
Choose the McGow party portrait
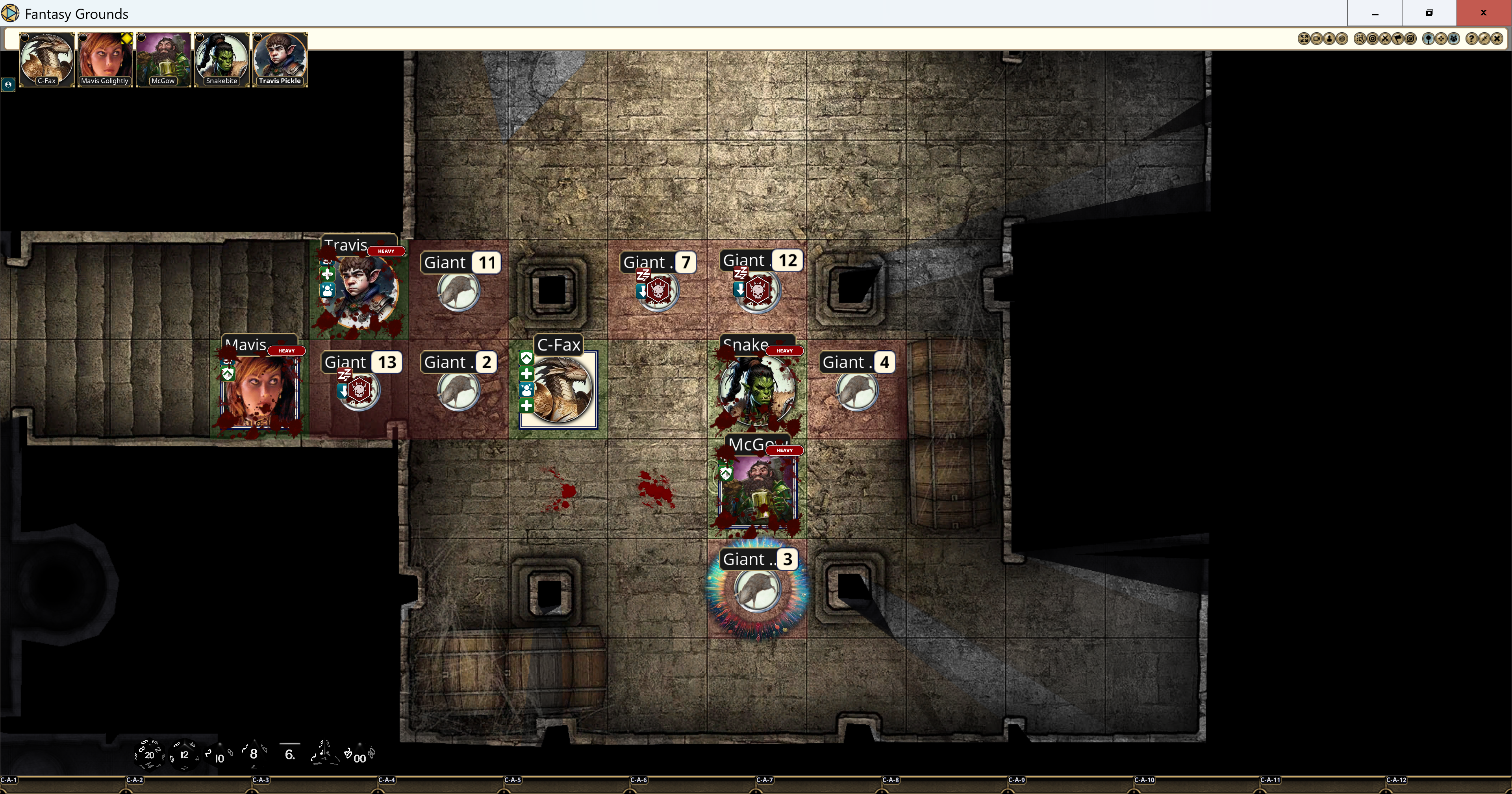pos(163,59)
